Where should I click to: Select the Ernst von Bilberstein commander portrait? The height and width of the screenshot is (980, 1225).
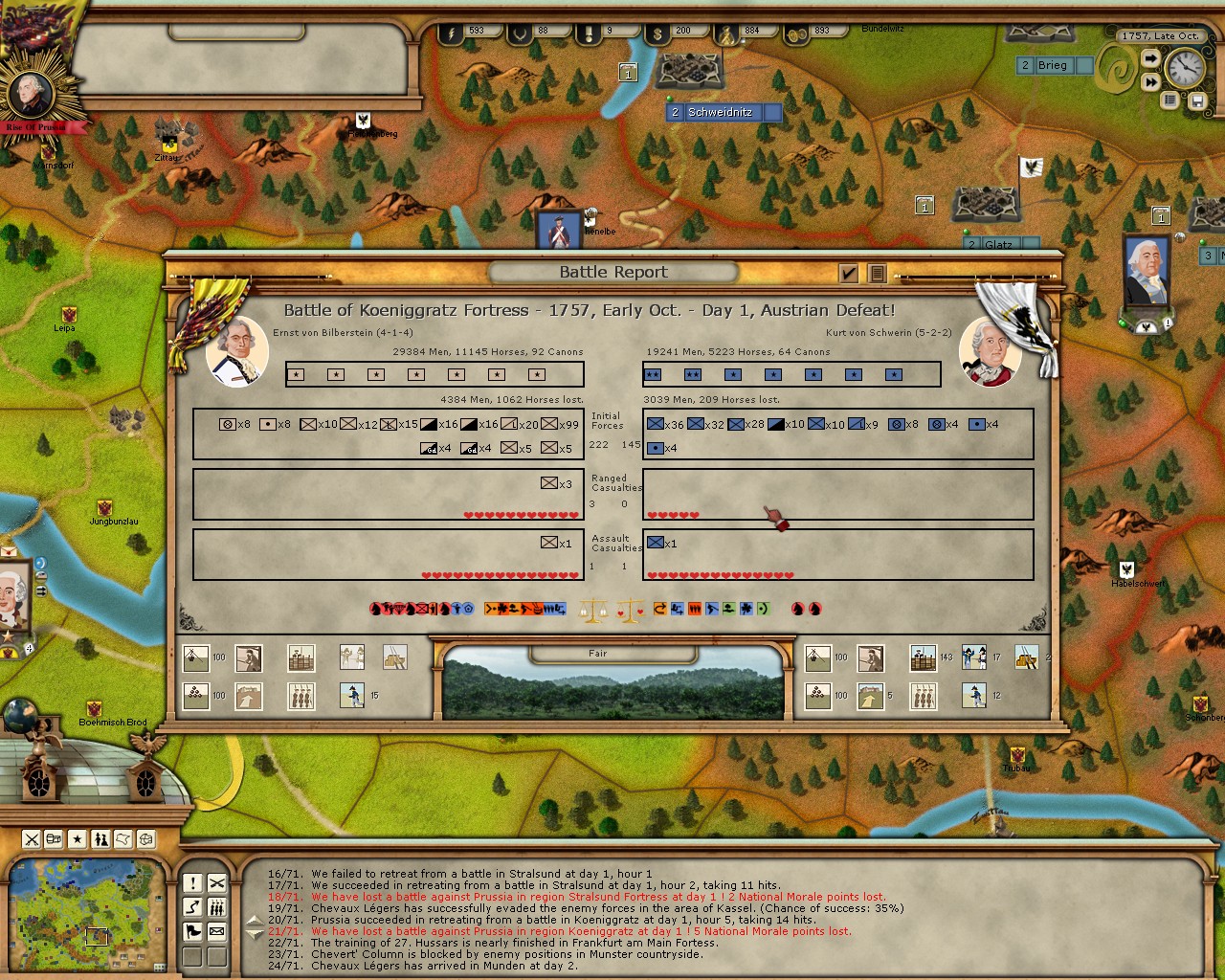236,351
